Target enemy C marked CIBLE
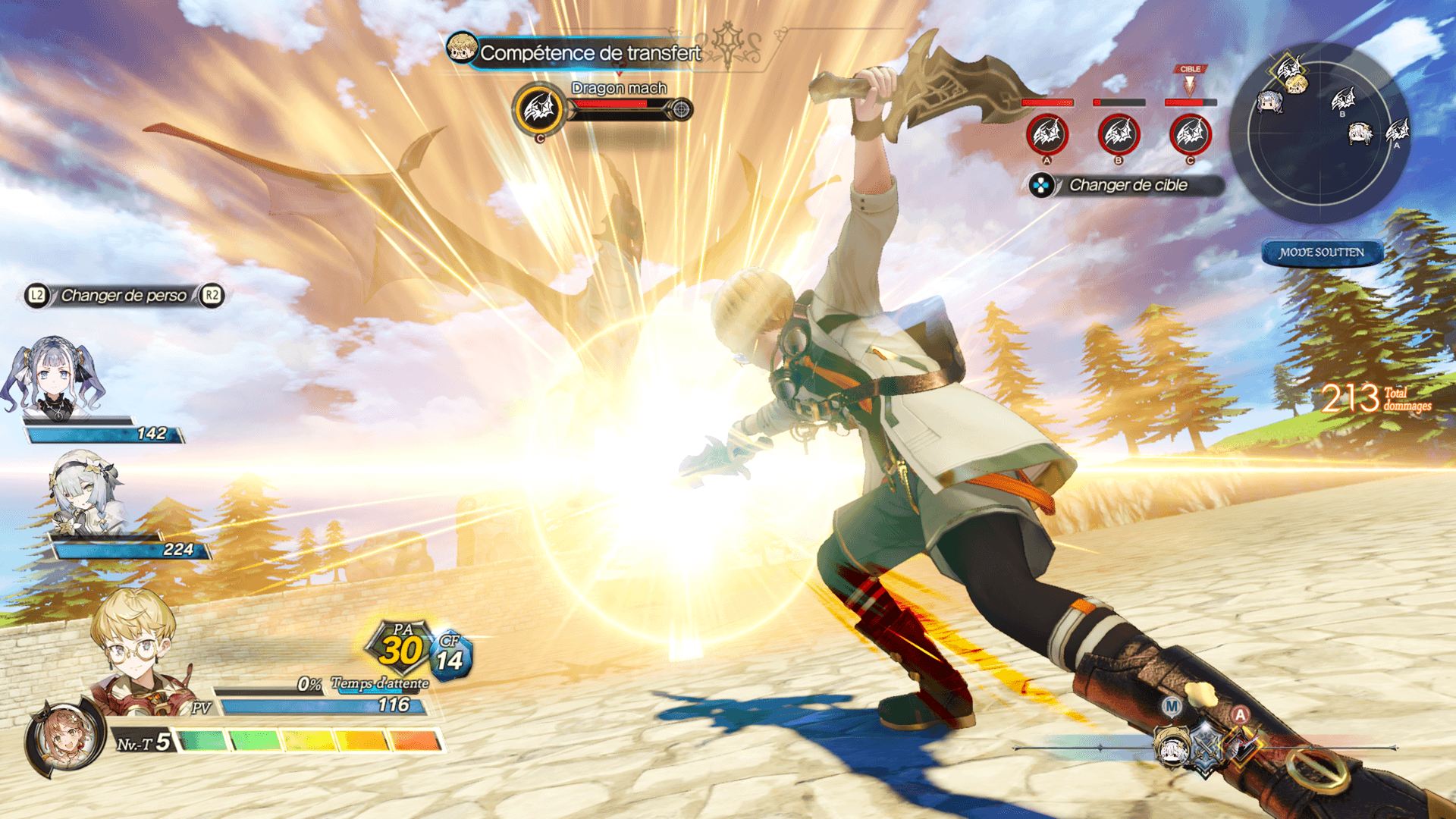Image resolution: width=1456 pixels, height=819 pixels. coord(1190,135)
